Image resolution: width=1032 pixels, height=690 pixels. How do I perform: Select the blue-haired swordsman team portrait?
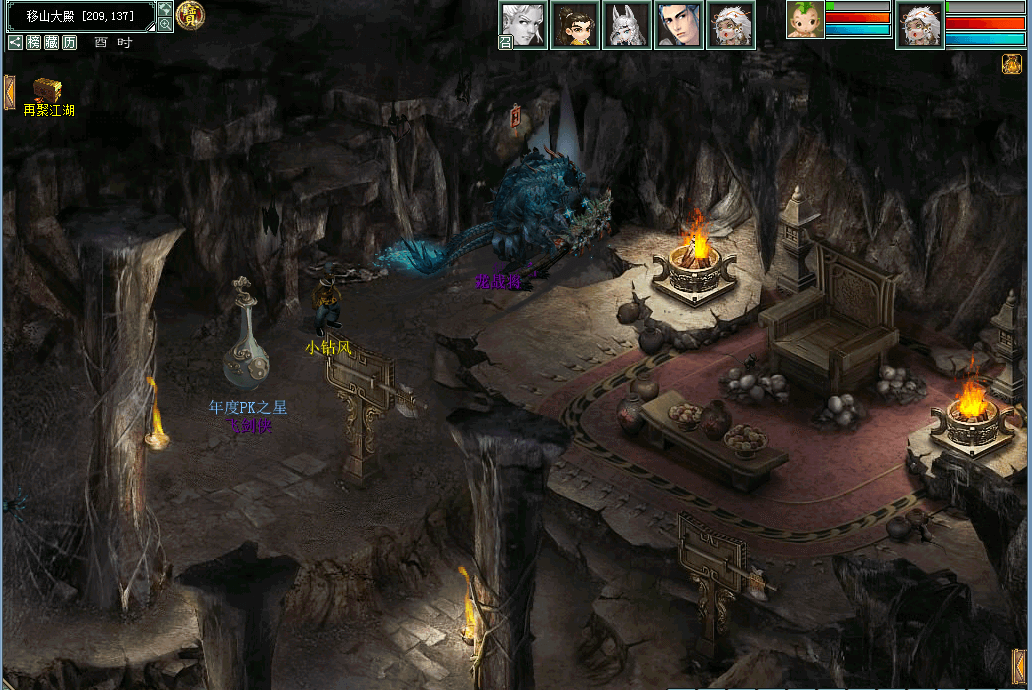tap(679, 25)
